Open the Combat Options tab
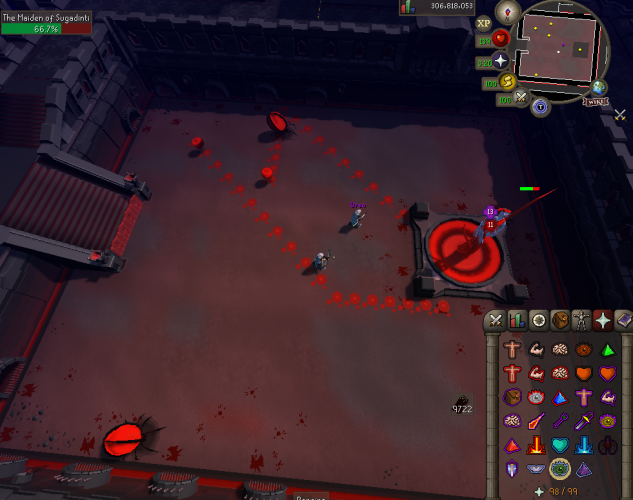The width and height of the screenshot is (633, 500). click(x=495, y=321)
